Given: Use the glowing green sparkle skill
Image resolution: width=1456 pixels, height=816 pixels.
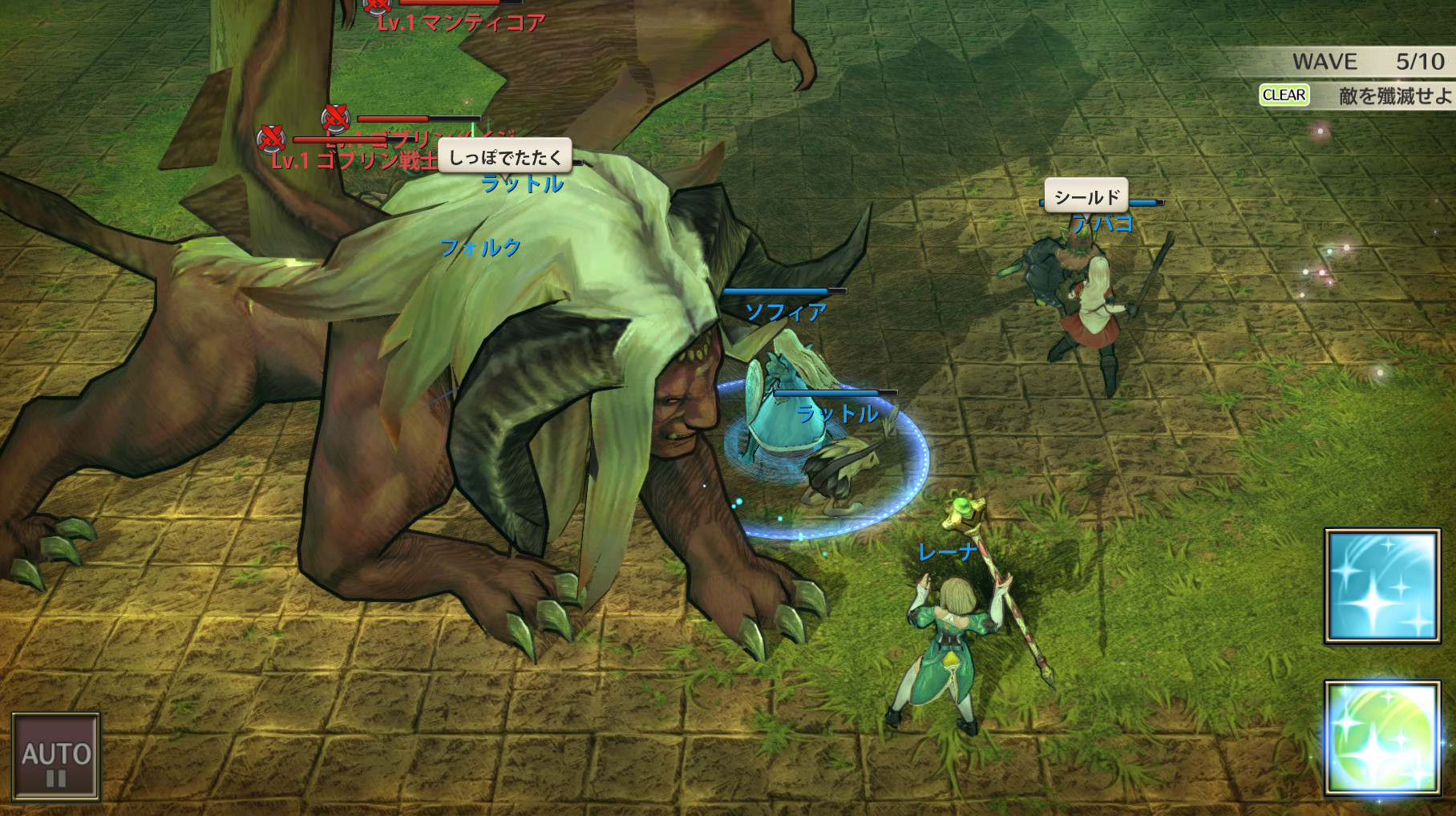Looking at the screenshot, I should point(1381,738).
